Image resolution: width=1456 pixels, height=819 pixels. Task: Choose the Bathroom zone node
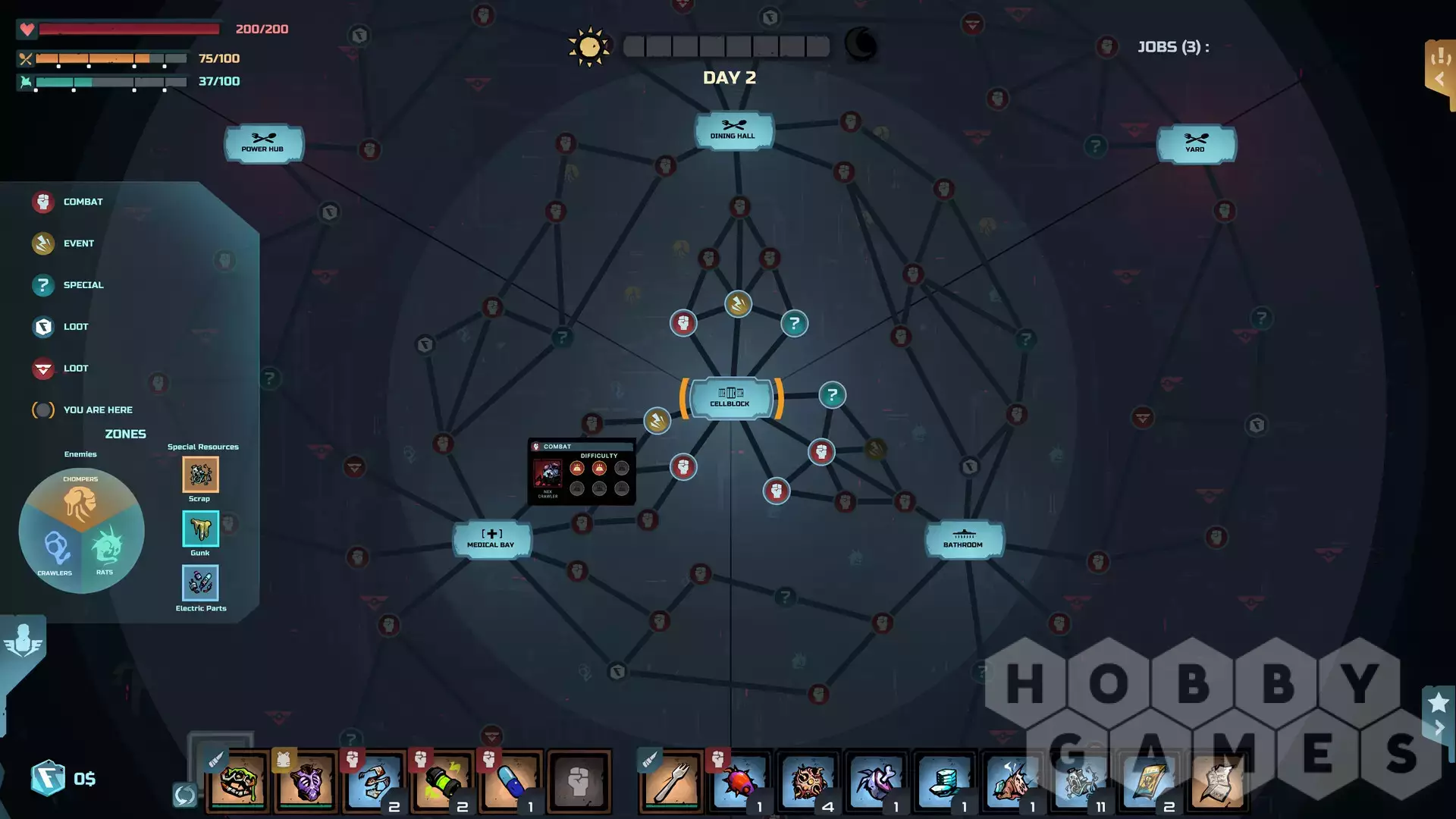click(x=964, y=538)
